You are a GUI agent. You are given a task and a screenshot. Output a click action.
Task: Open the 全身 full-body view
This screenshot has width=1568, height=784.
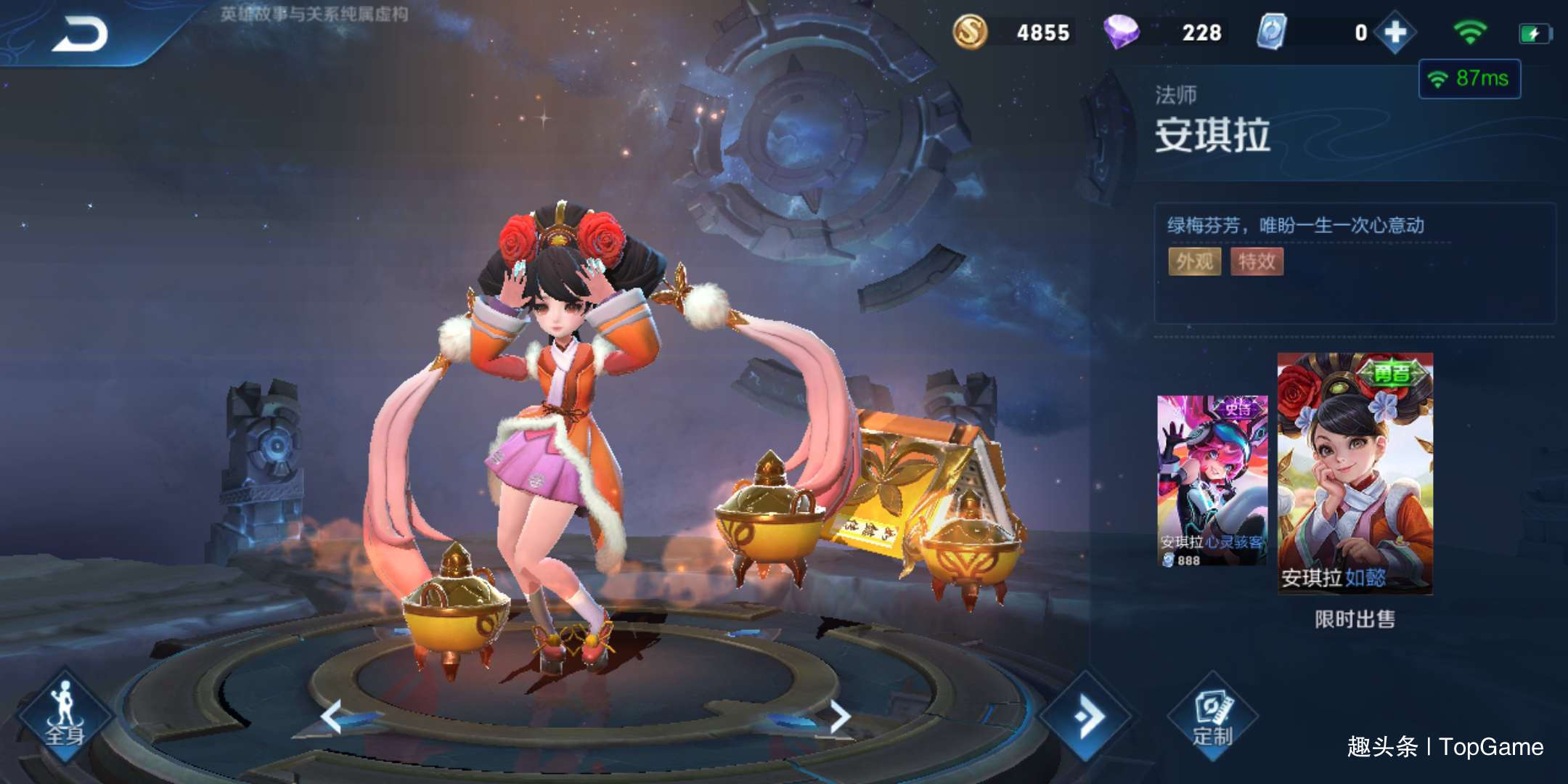click(65, 715)
